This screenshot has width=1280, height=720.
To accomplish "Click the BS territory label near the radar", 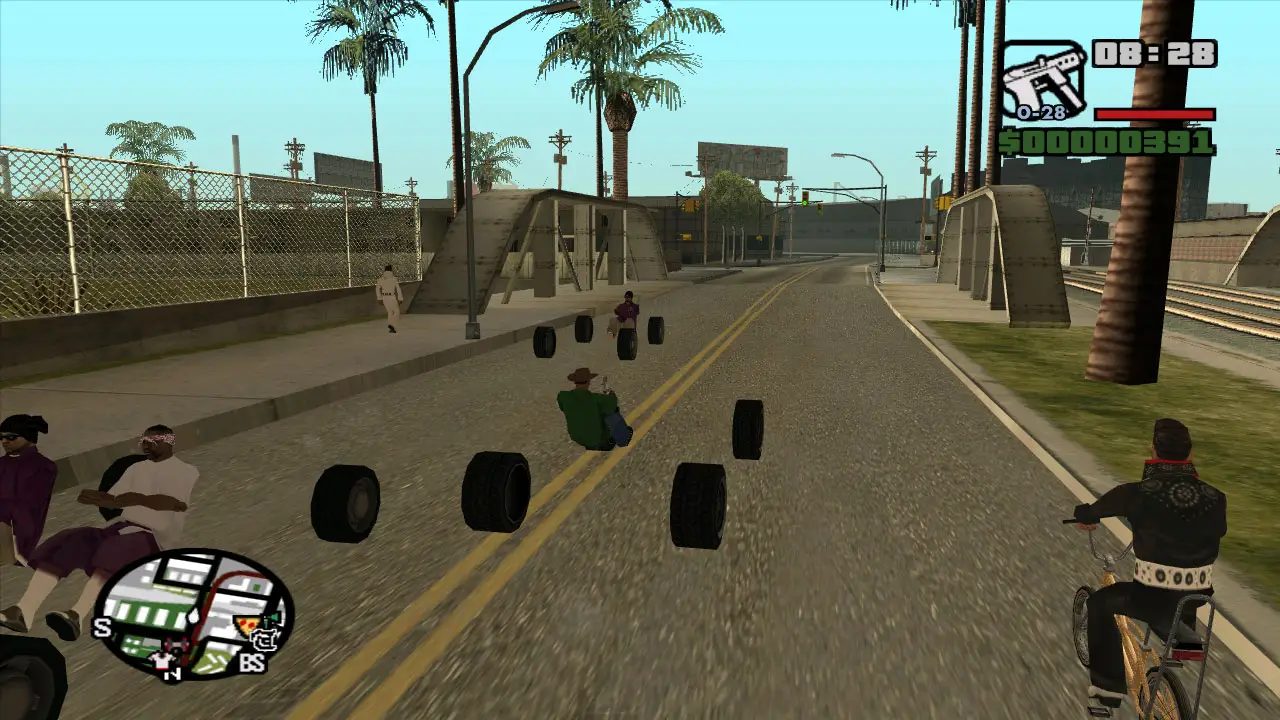I will 254,661.
